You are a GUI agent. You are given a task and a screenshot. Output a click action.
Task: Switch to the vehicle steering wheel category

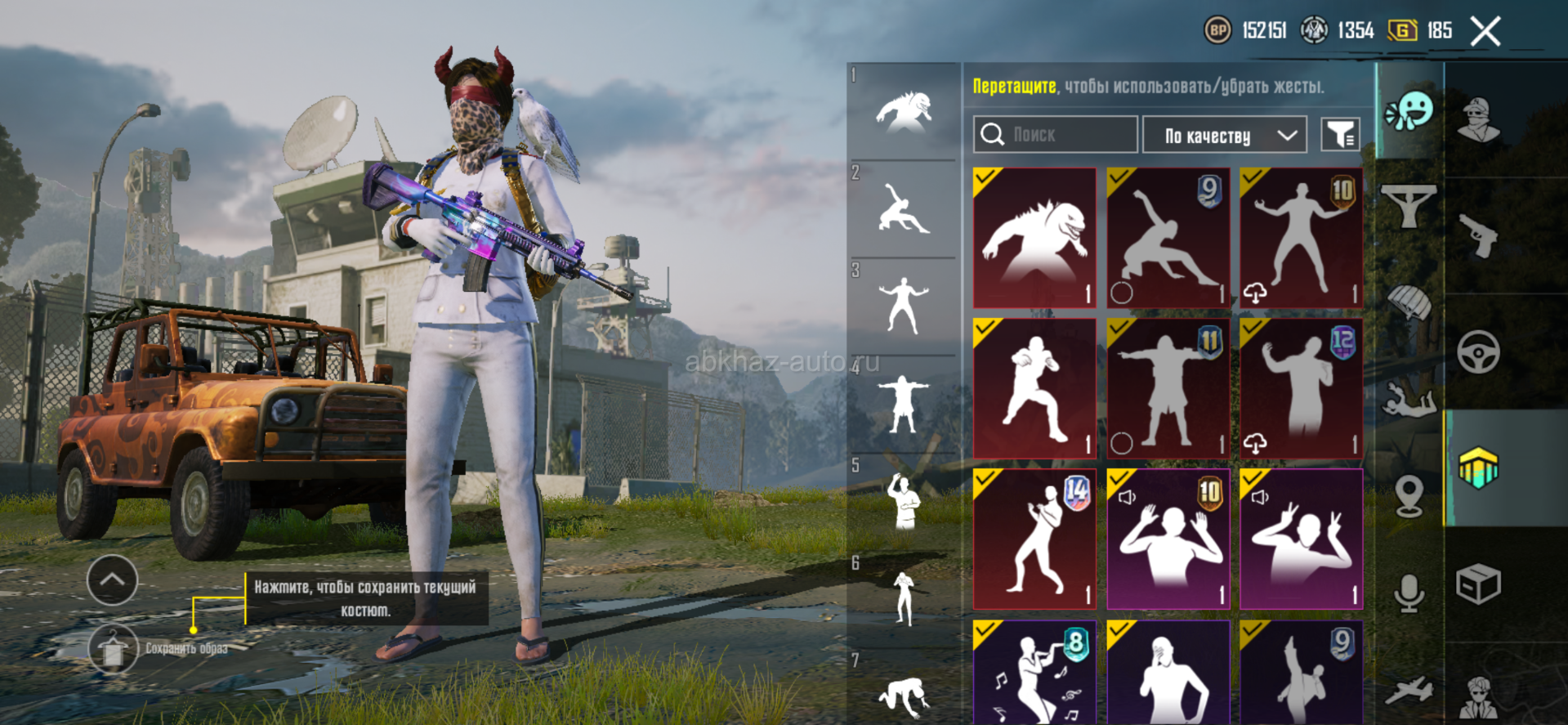[x=1478, y=351]
